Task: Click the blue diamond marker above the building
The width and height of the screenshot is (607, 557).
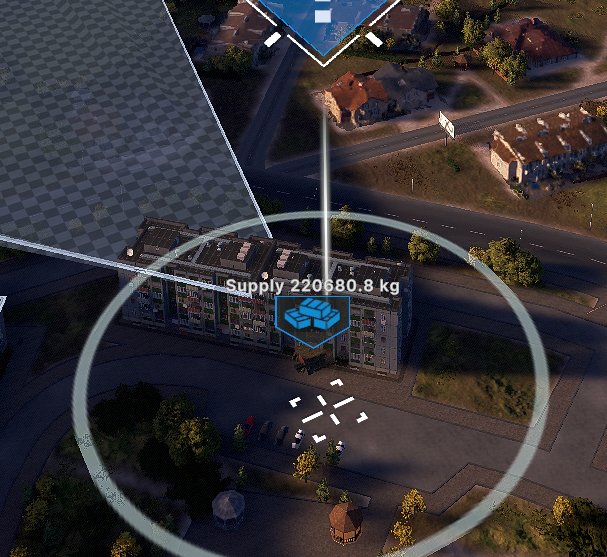Action: 322,22
